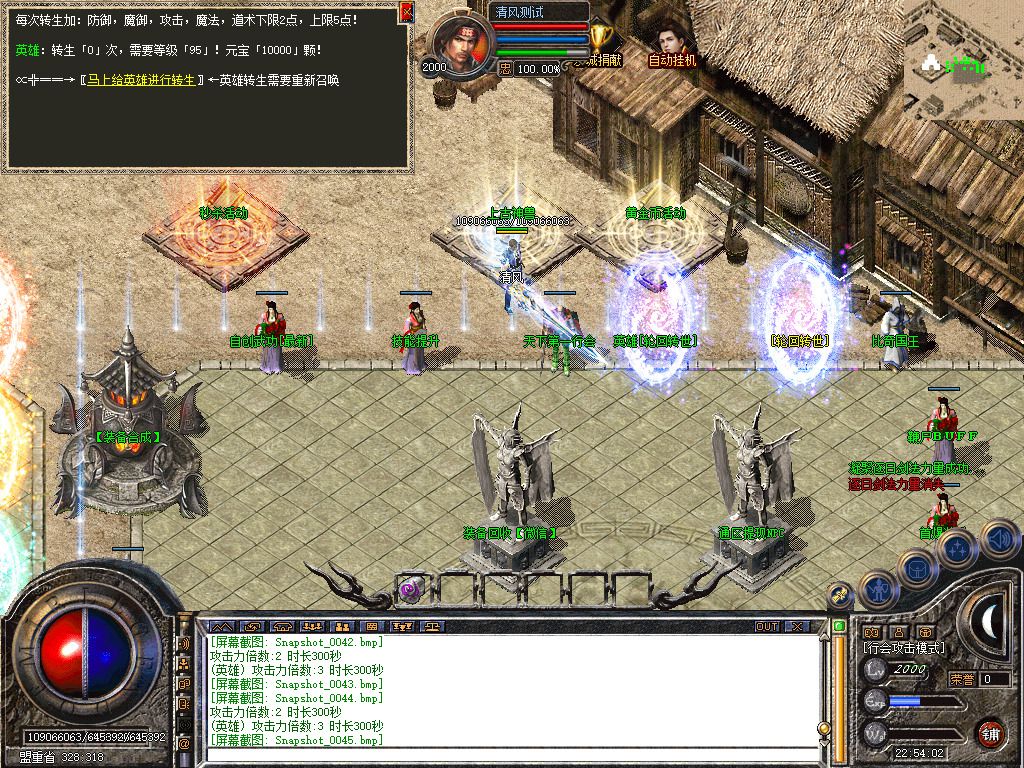The image size is (1024, 768).
Task: Open the scales trade button above chat
Action: tap(432, 626)
